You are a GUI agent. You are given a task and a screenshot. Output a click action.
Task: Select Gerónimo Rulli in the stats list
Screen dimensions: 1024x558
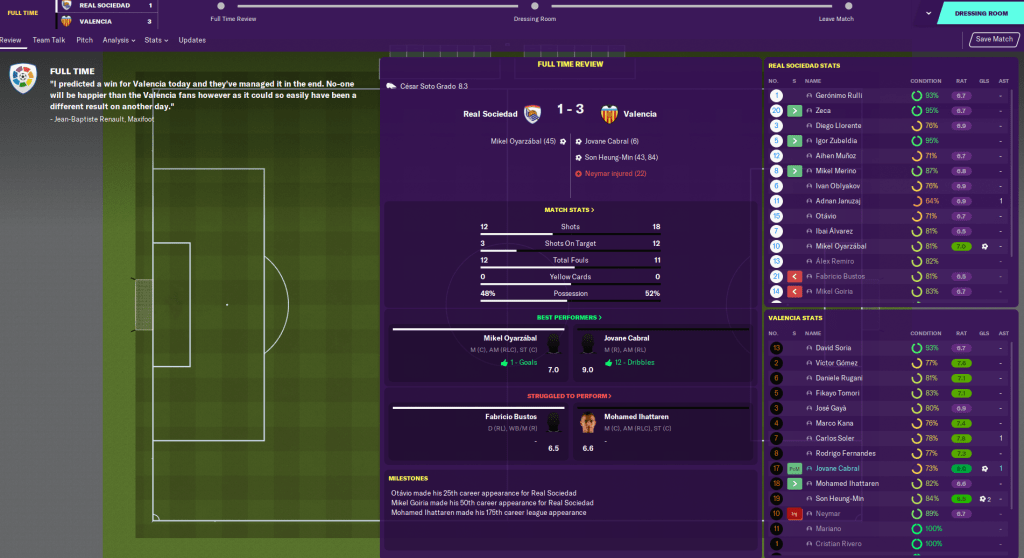[839, 96]
